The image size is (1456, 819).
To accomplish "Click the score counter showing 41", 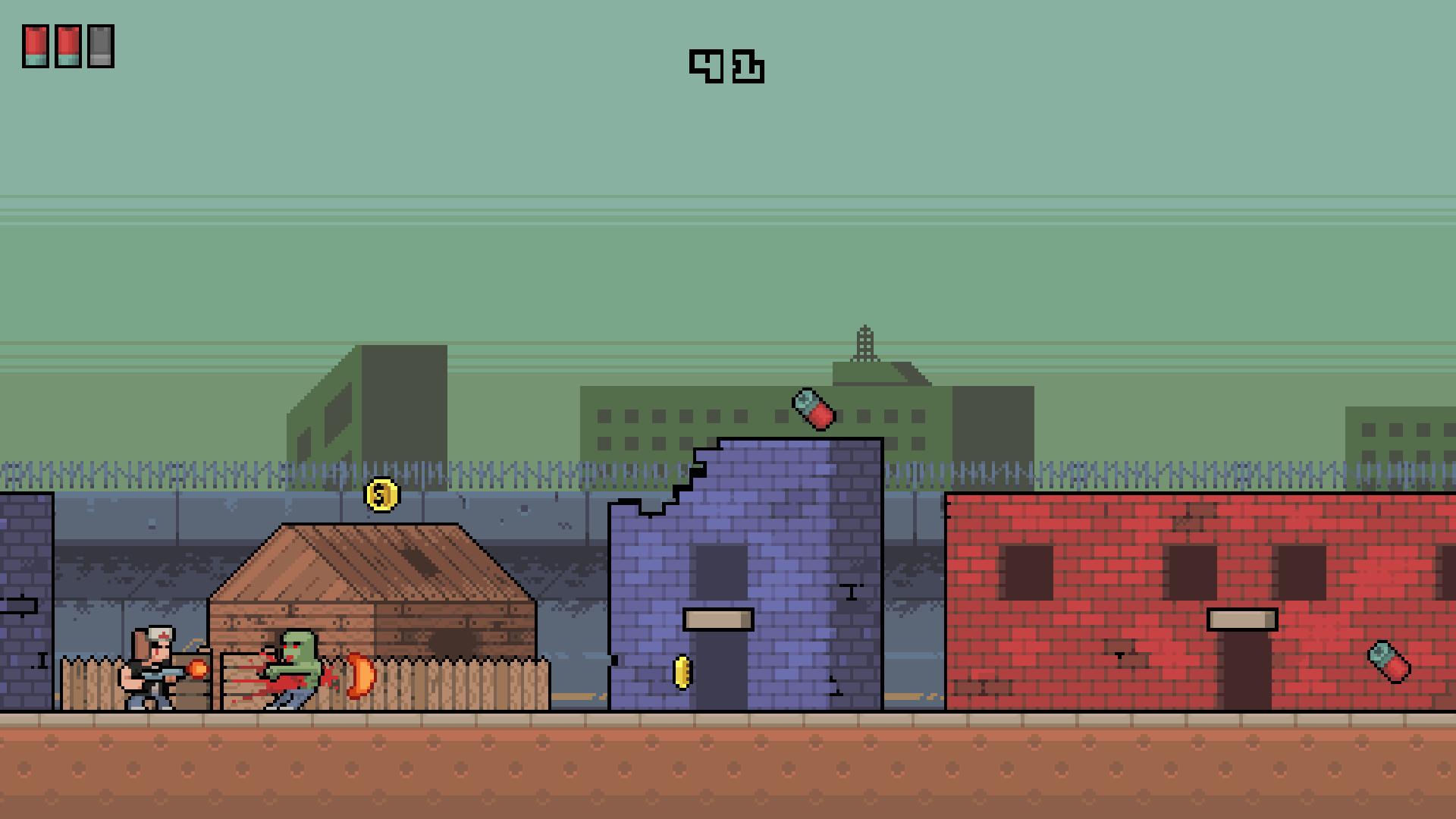I will click(725, 67).
